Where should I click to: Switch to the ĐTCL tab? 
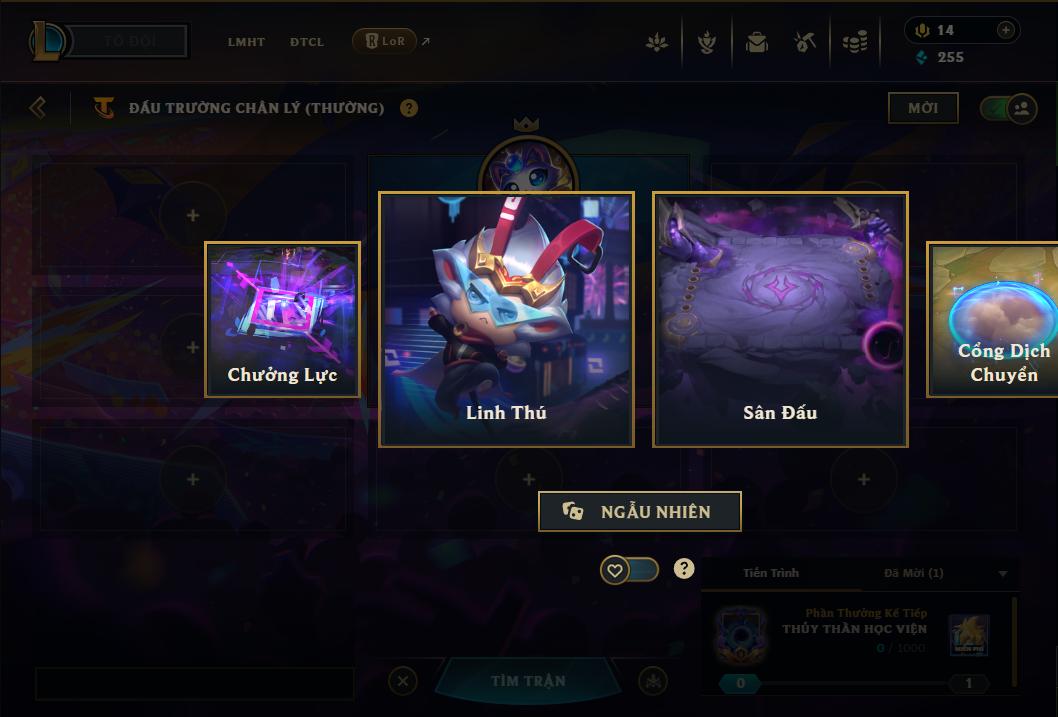pyautogui.click(x=307, y=42)
